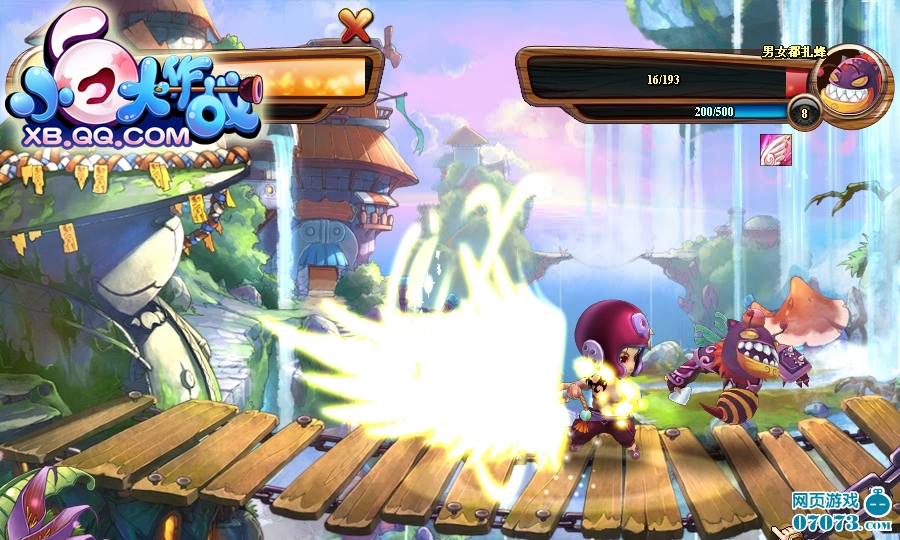Click the red X mark at top

(355, 26)
